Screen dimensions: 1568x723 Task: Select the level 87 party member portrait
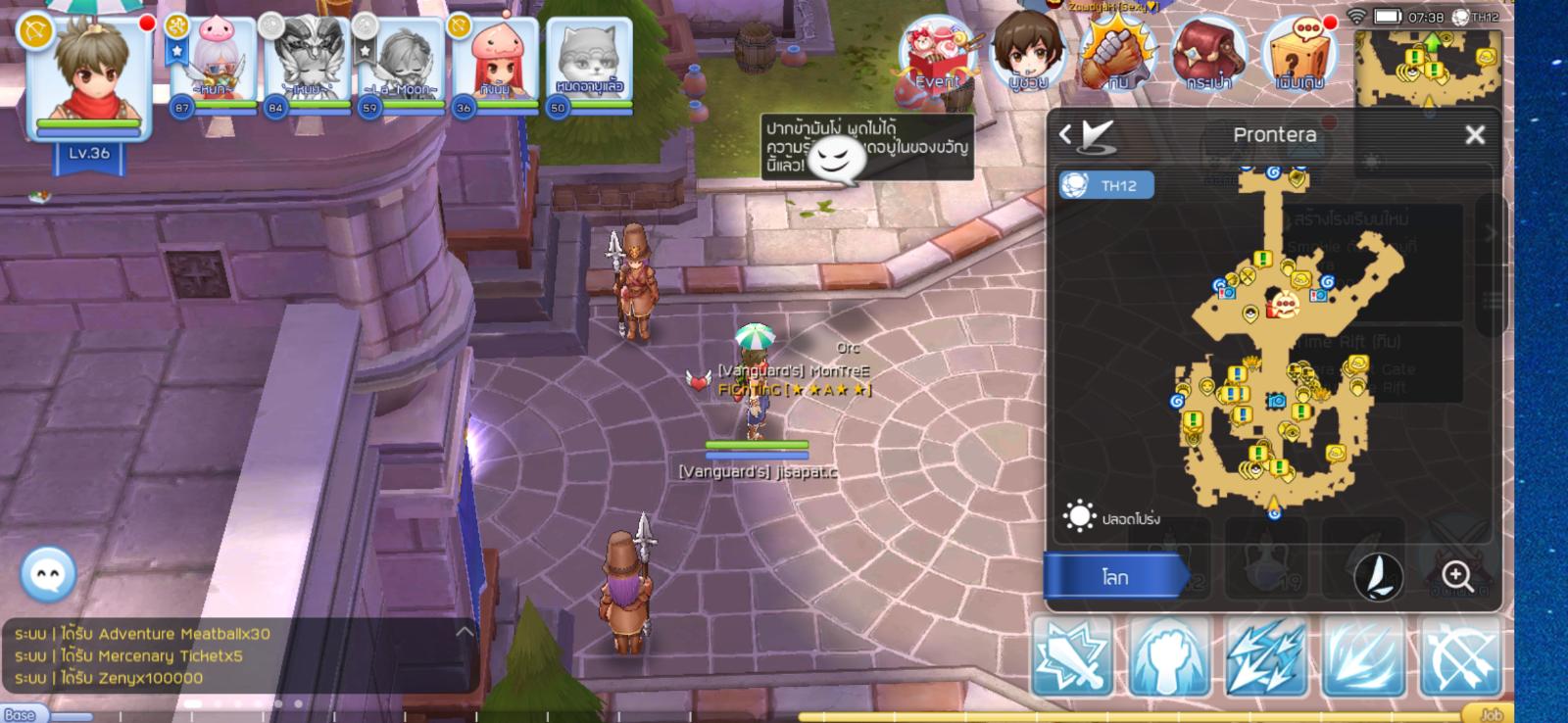[212, 64]
